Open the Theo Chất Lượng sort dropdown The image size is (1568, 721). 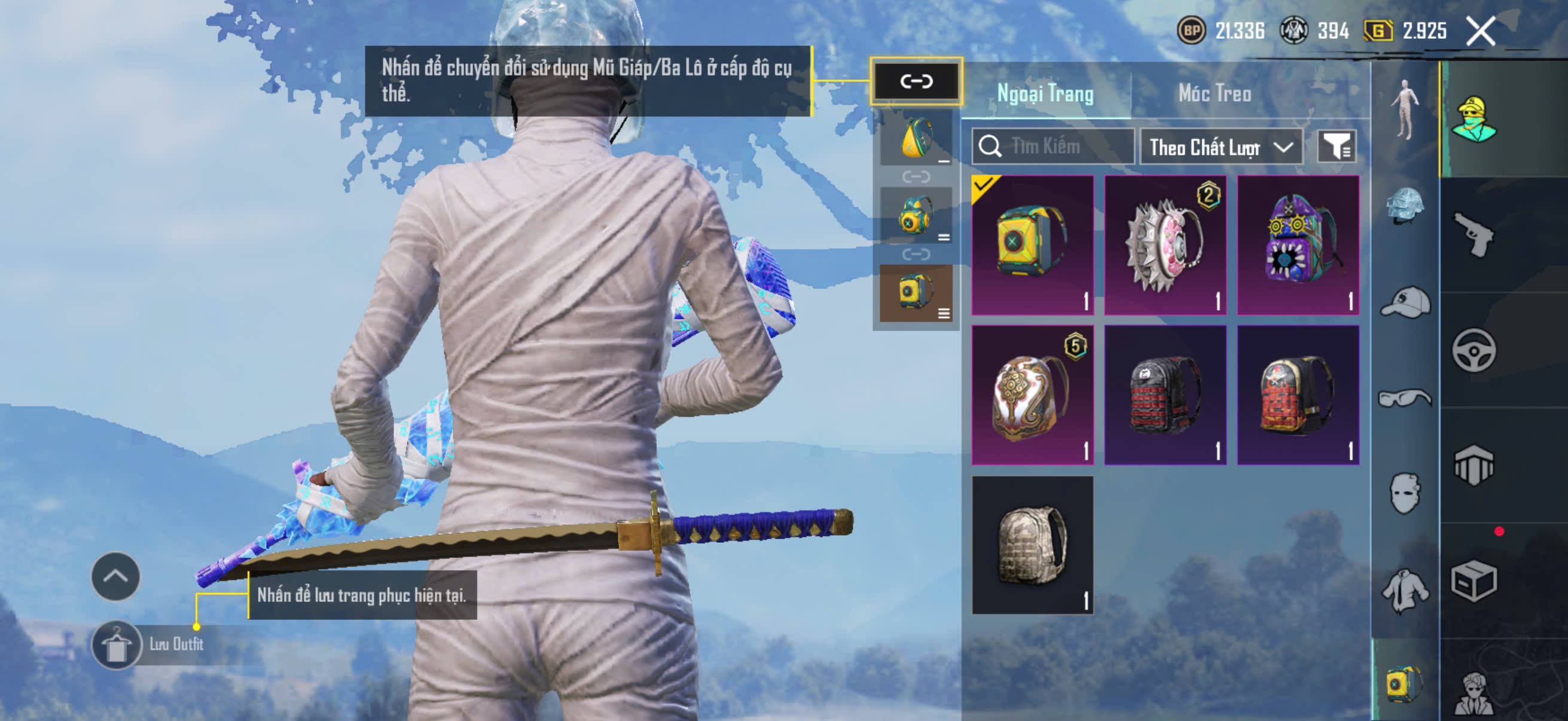(x=1221, y=147)
